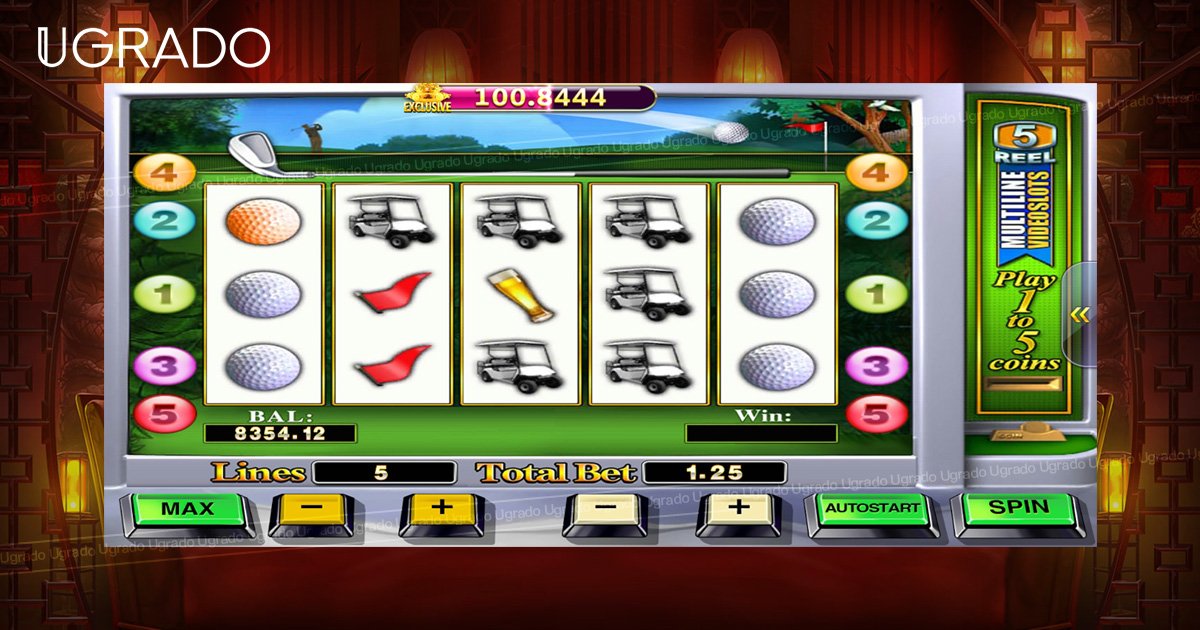The image size is (1200, 630).
Task: Open the side panel with the double-arrow tab
Action: click(x=1079, y=316)
